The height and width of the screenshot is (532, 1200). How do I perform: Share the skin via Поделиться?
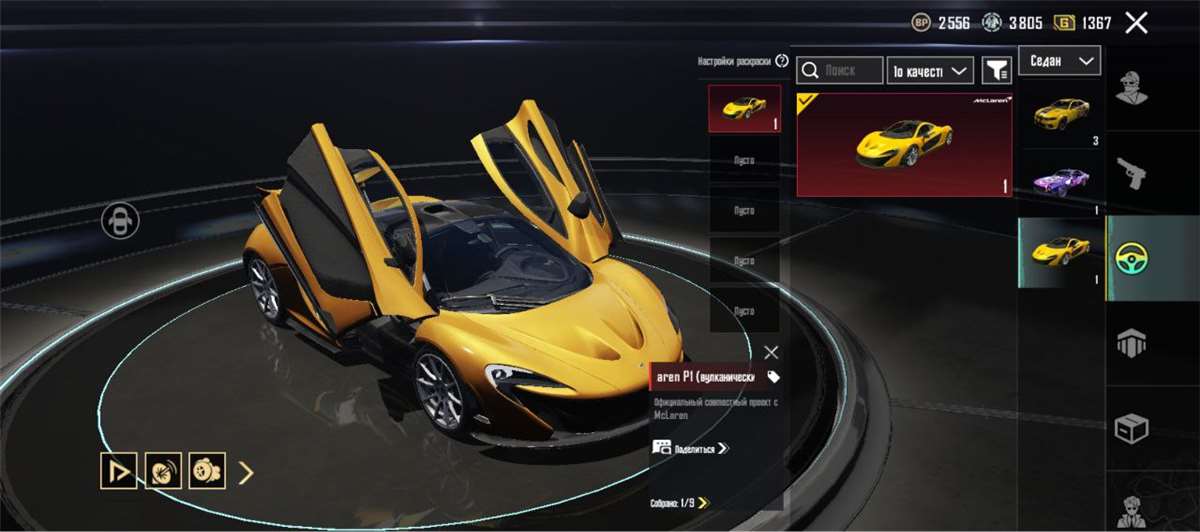690,448
